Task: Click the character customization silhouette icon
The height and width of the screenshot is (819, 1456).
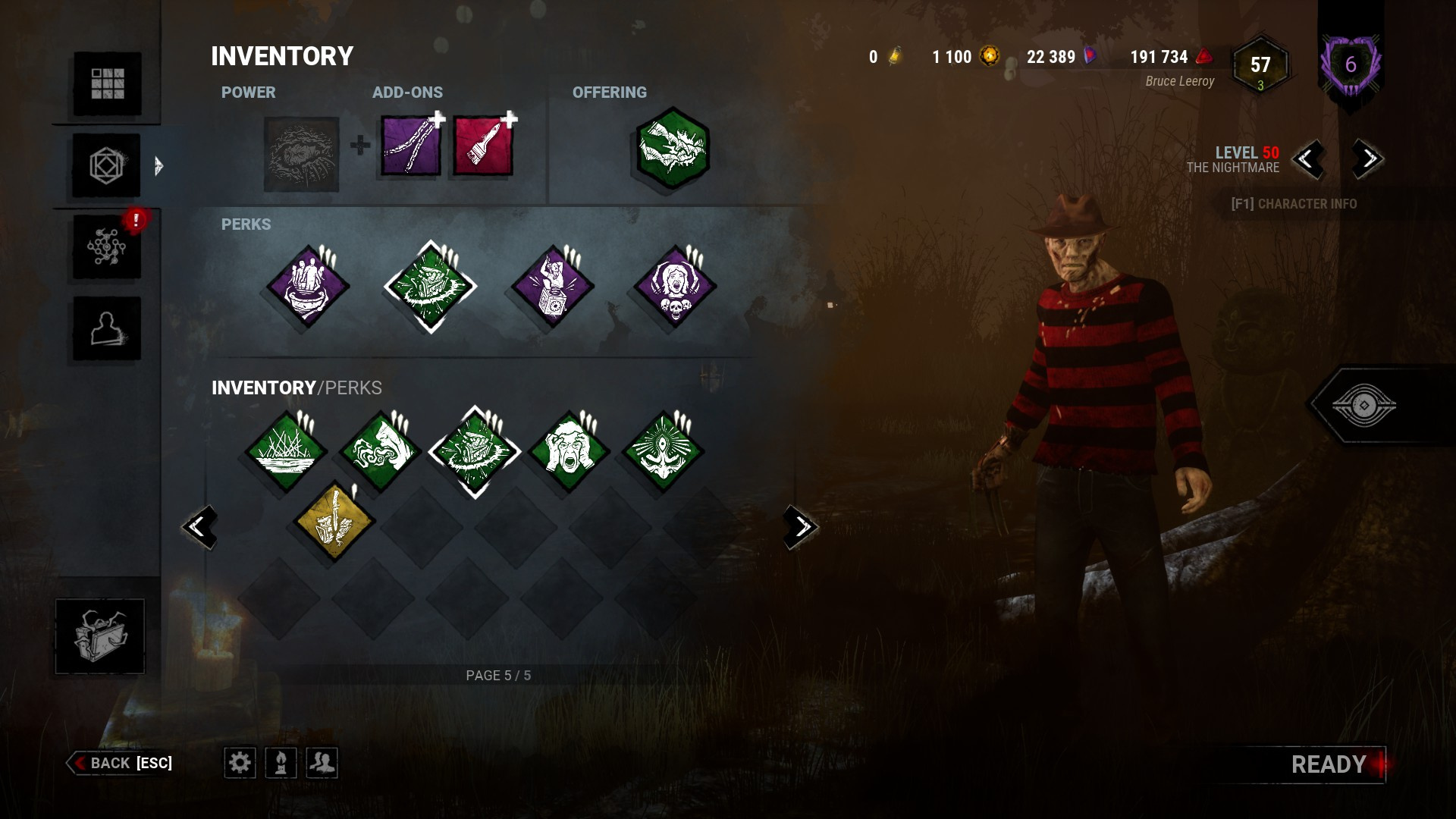Action: tap(106, 328)
